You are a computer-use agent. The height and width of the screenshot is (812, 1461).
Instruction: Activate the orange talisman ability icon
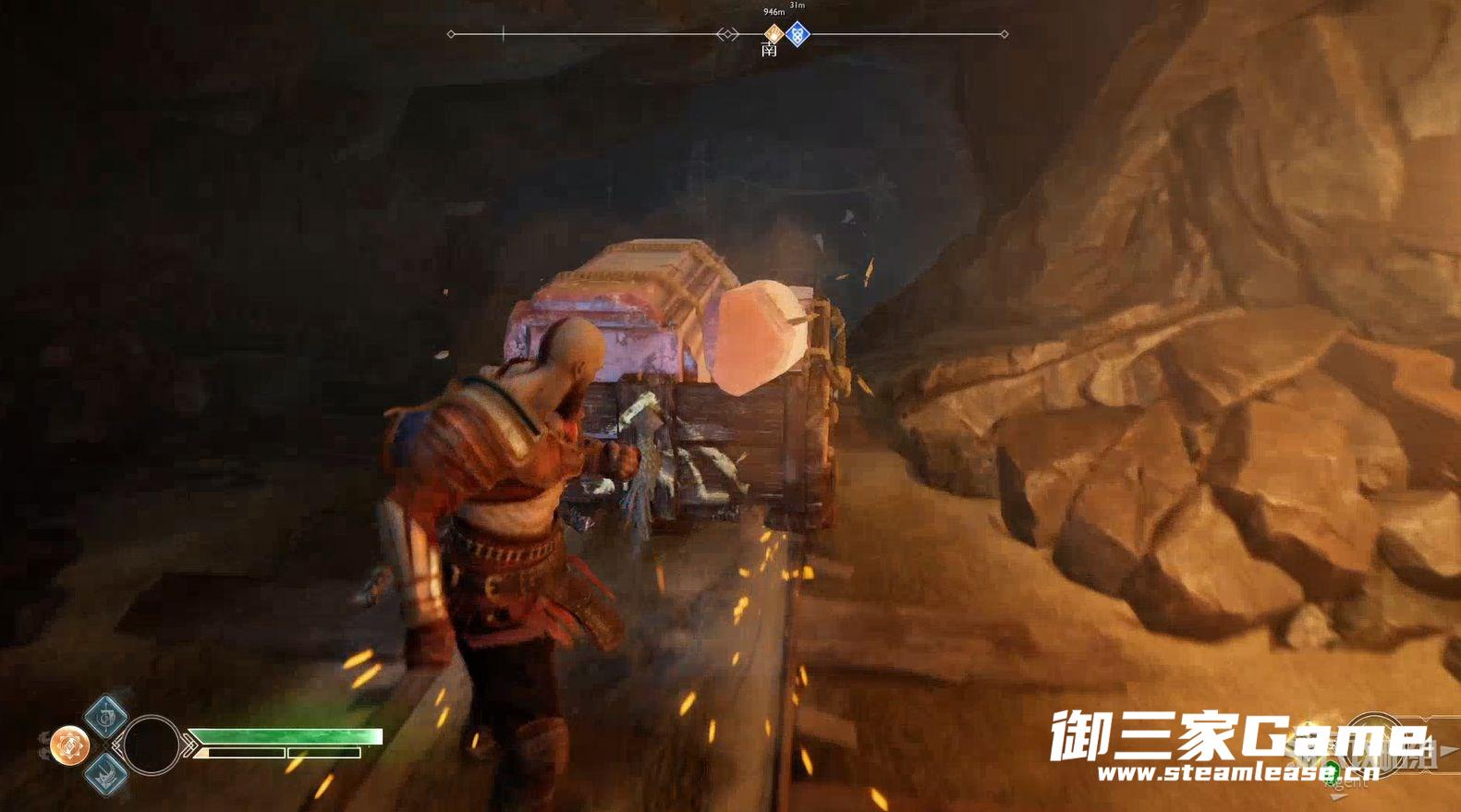coord(69,745)
